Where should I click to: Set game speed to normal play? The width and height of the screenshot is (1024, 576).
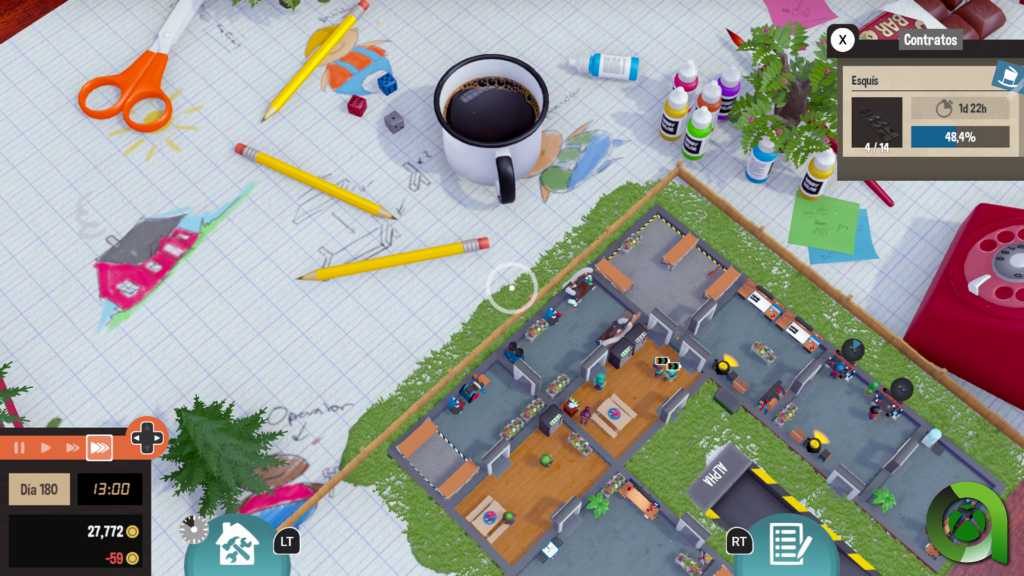[45, 447]
